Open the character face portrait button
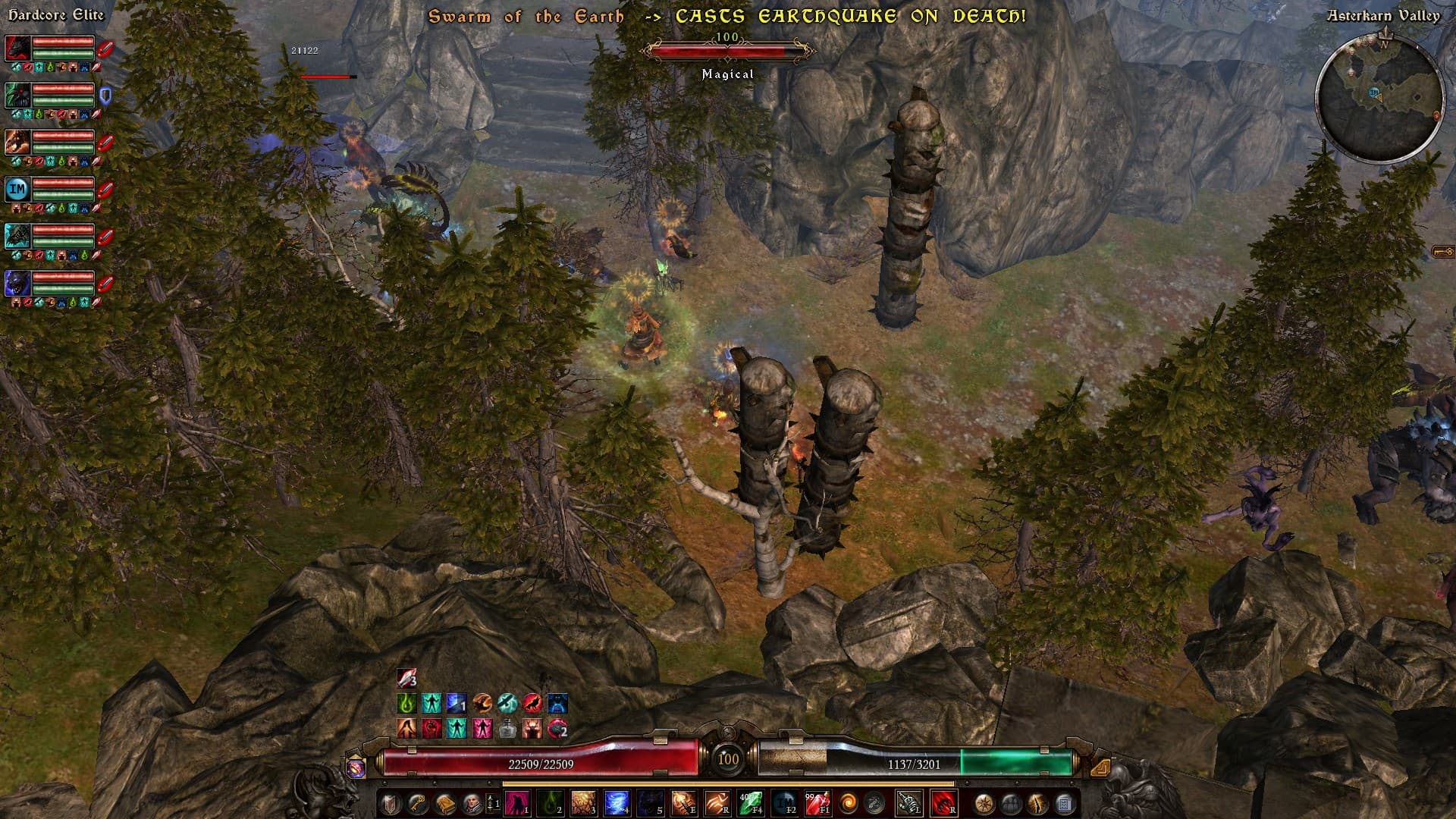Screen dimensions: 1456x819 coord(472,803)
